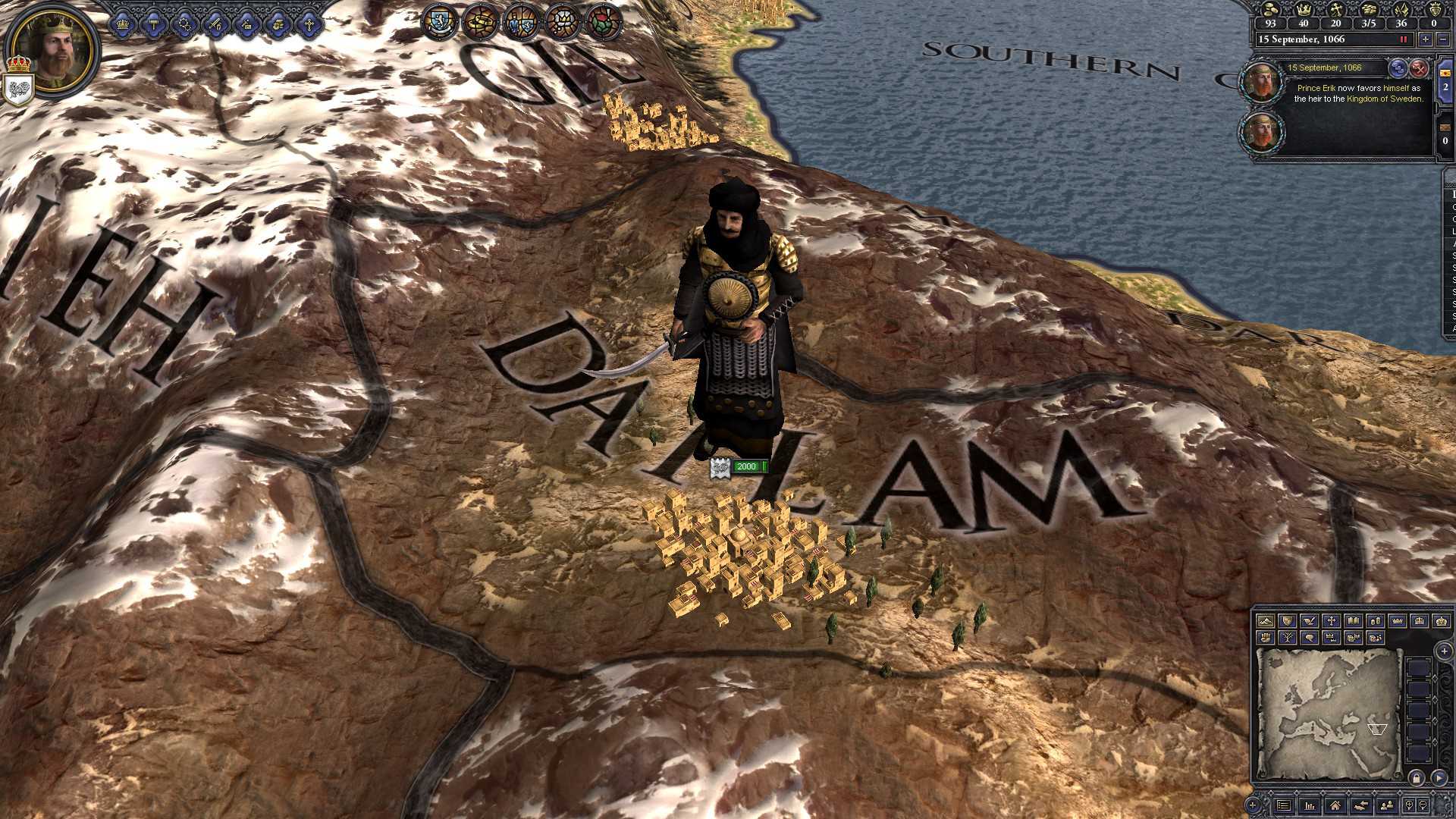Toggle message settings on the event popup
This screenshot has width=1456, height=819.
(x=1398, y=68)
